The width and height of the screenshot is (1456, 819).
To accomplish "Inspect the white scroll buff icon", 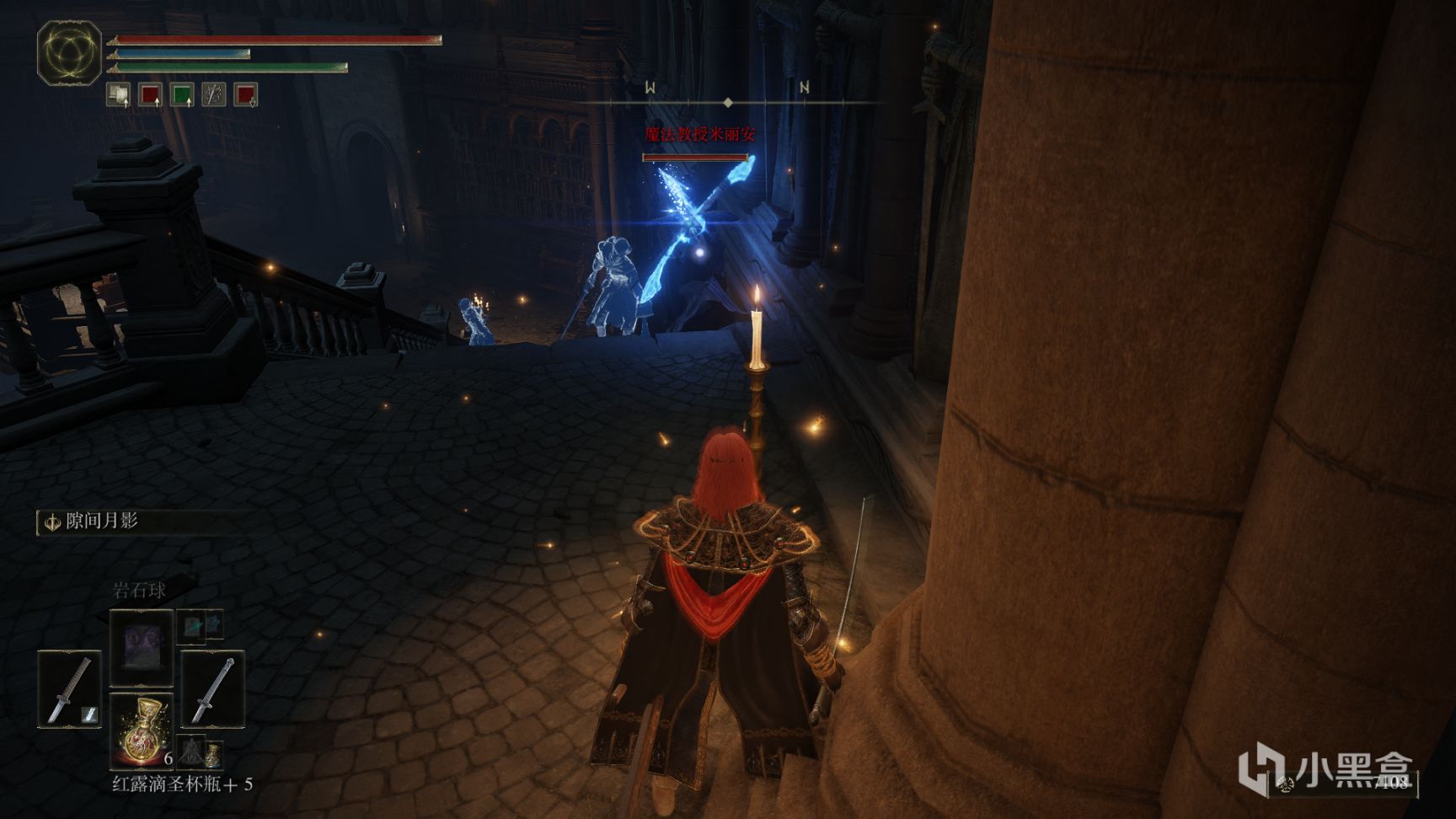I will tap(119, 94).
